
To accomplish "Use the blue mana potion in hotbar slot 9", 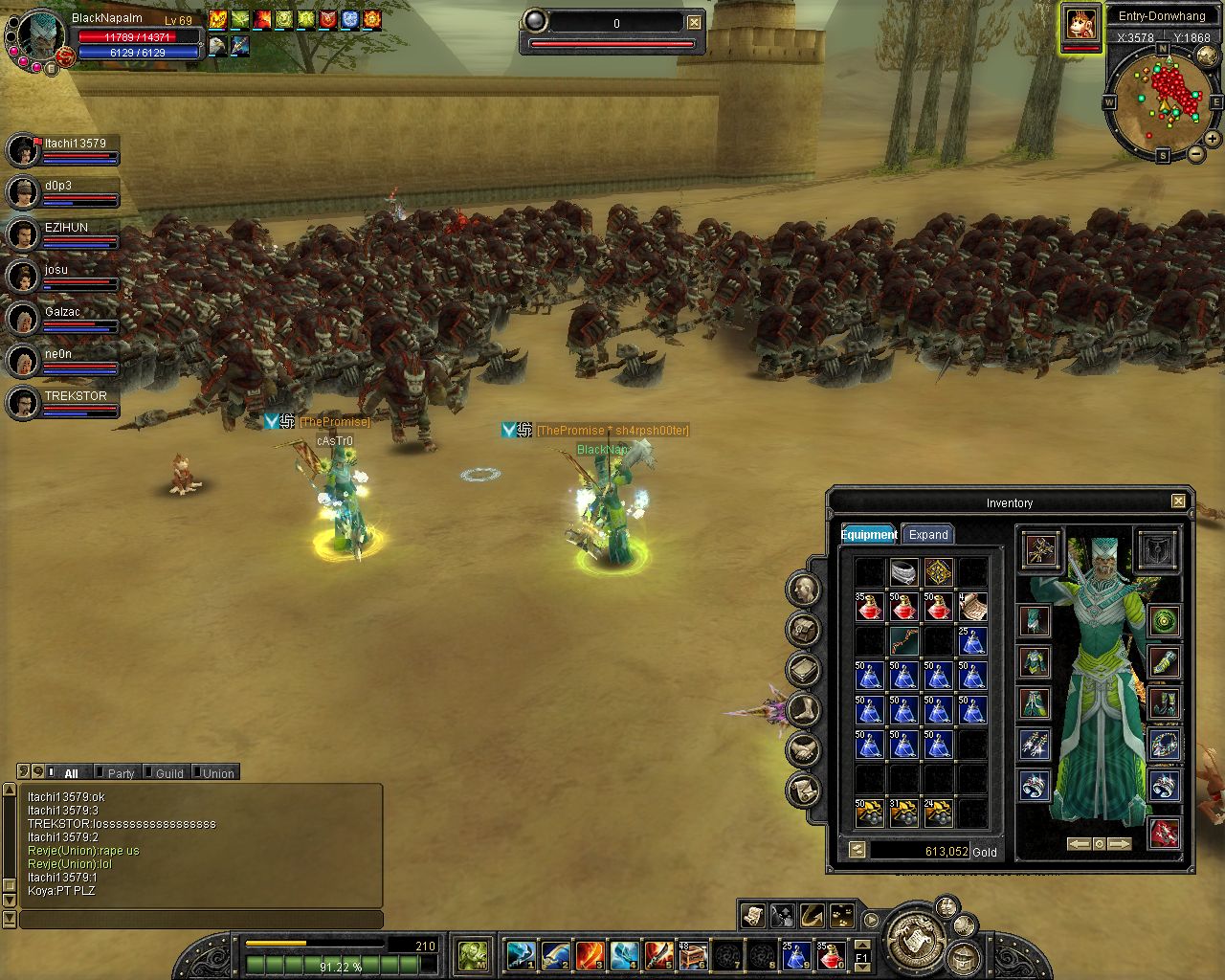I will 796,954.
